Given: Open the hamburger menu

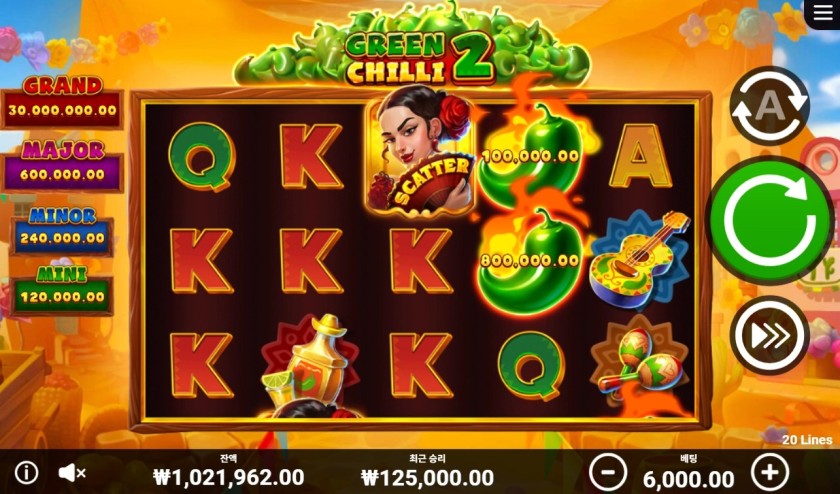Looking at the screenshot, I should 821,14.
